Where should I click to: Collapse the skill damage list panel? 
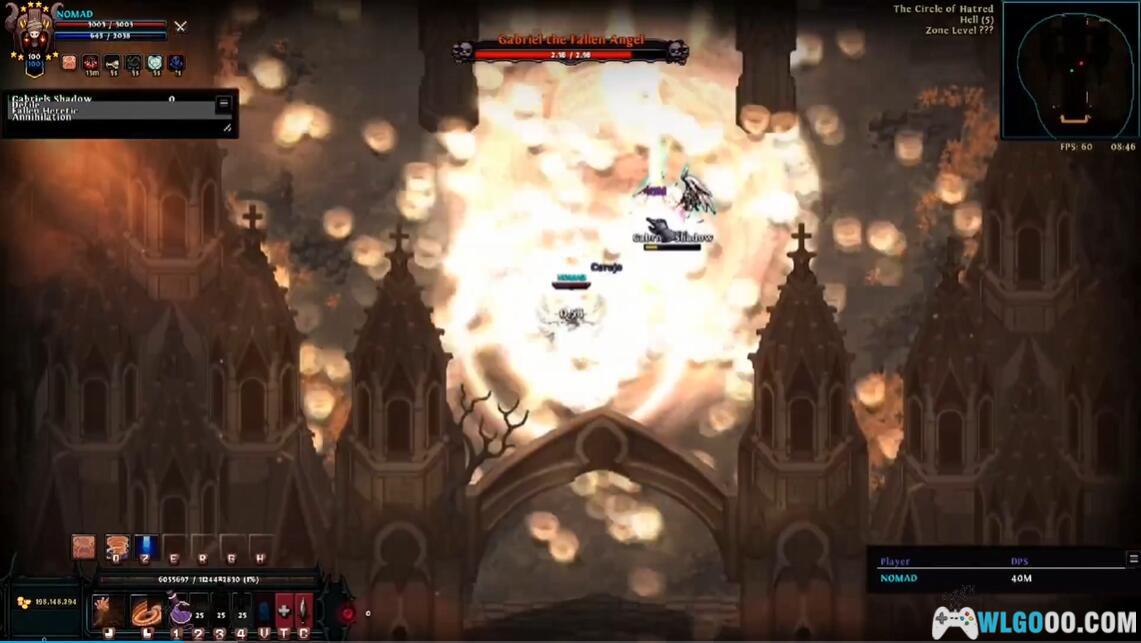tap(224, 102)
